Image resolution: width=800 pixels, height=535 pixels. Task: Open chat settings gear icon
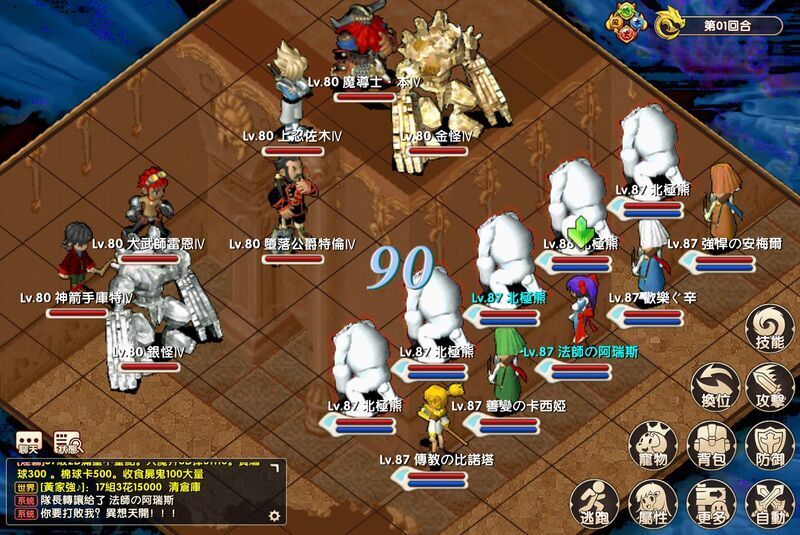(274, 516)
